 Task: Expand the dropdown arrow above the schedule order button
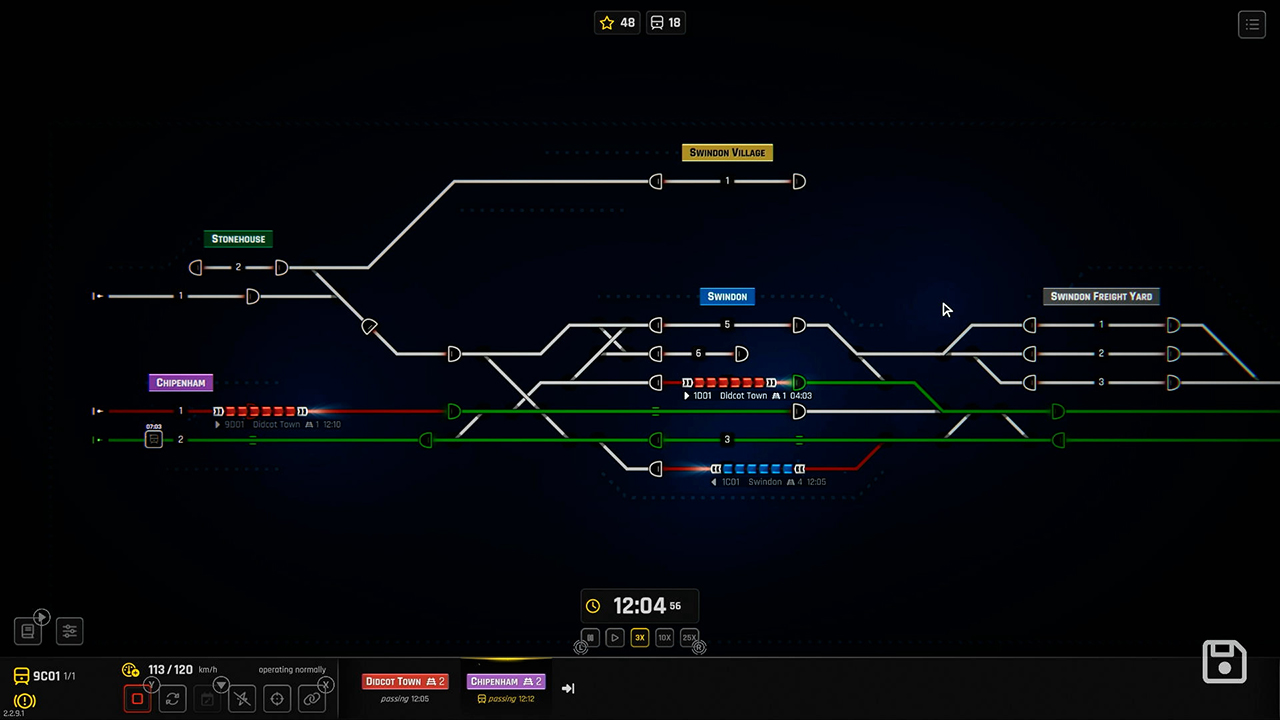[221, 684]
